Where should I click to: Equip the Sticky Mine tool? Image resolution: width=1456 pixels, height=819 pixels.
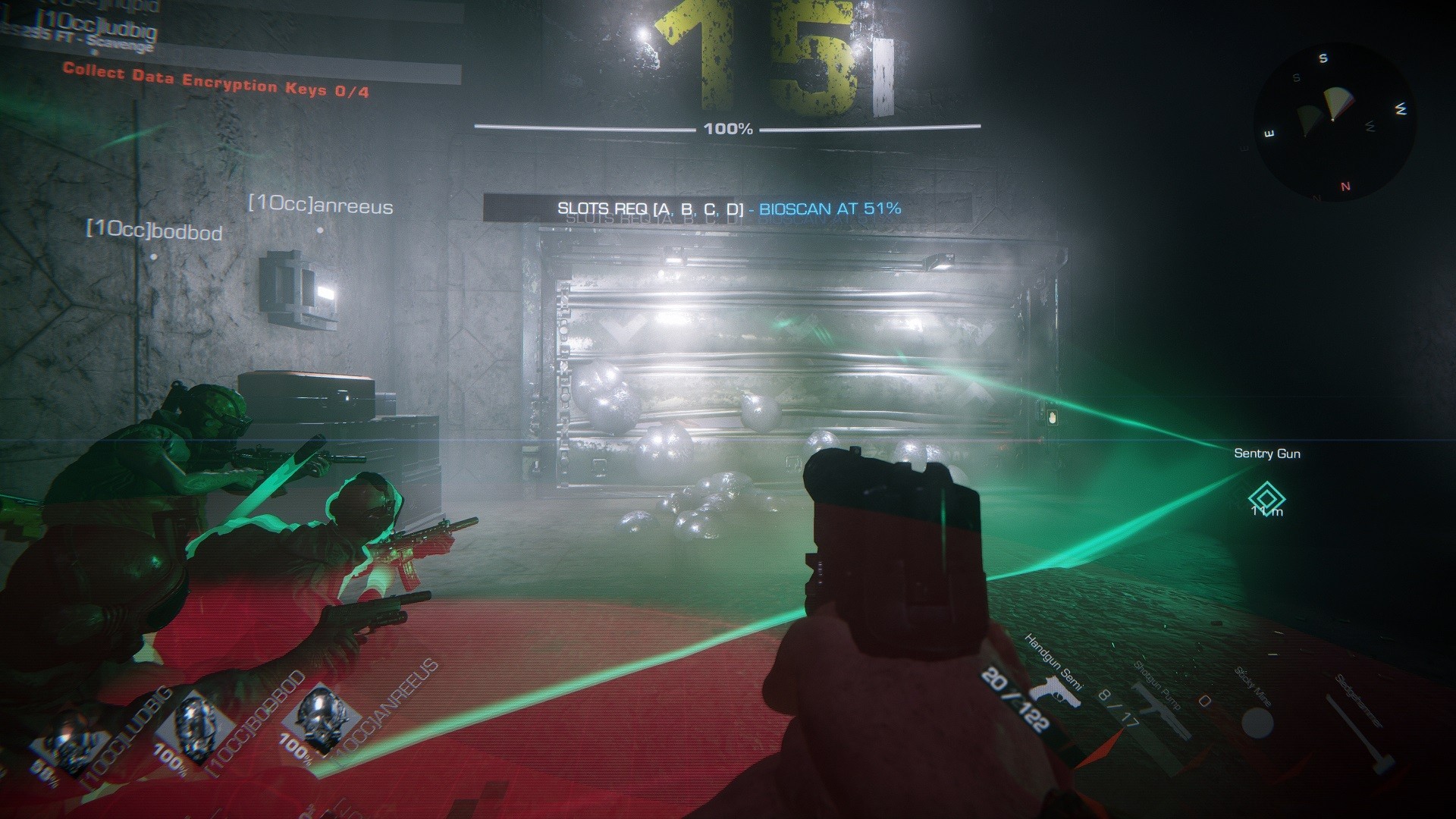pos(1257,722)
